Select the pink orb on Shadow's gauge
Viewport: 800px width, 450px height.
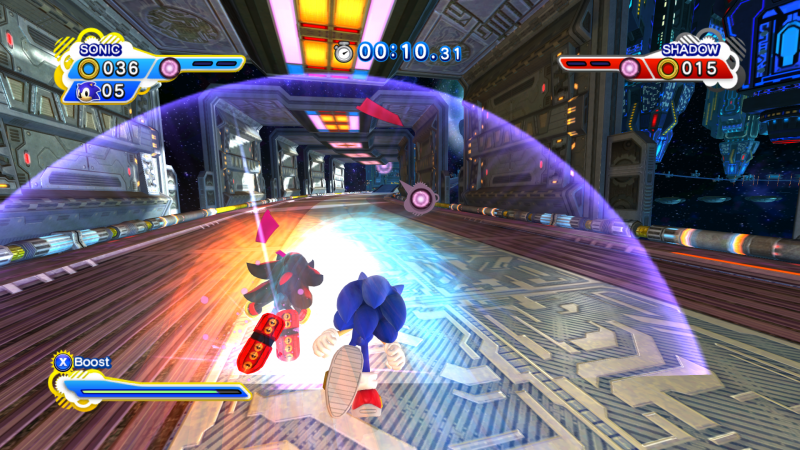[629, 67]
